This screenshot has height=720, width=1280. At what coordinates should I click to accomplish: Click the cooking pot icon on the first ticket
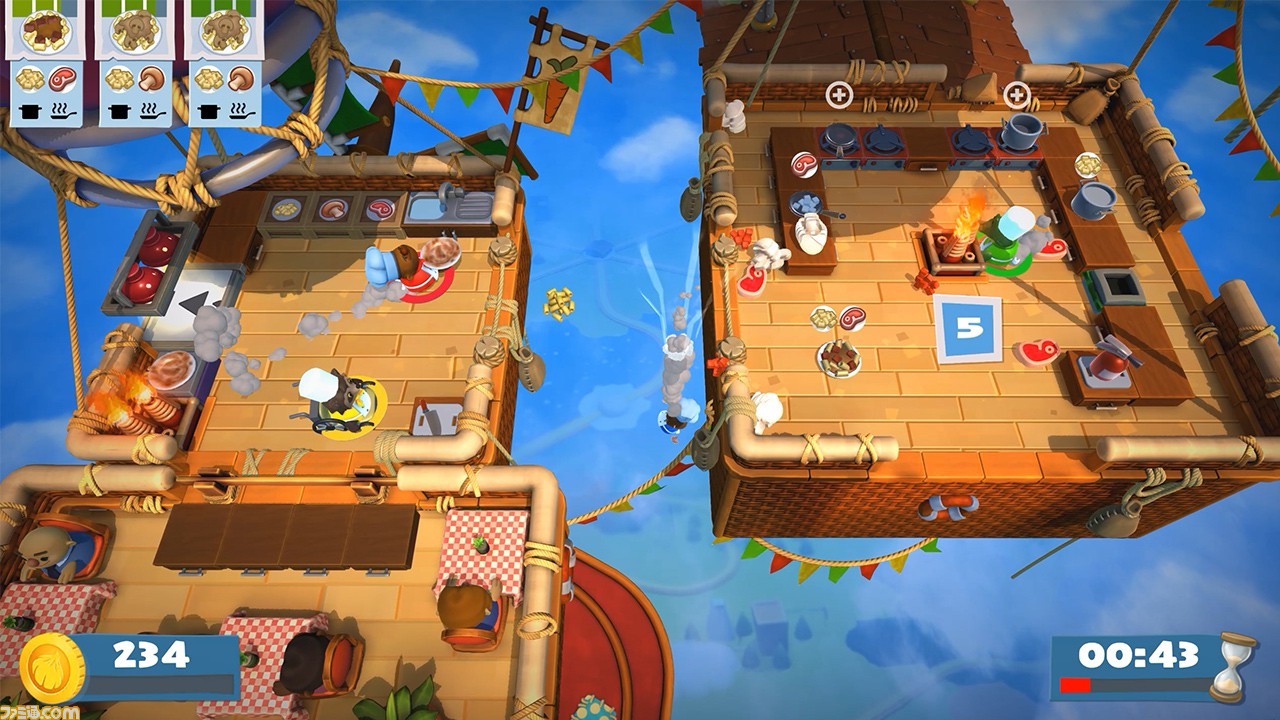pos(31,110)
